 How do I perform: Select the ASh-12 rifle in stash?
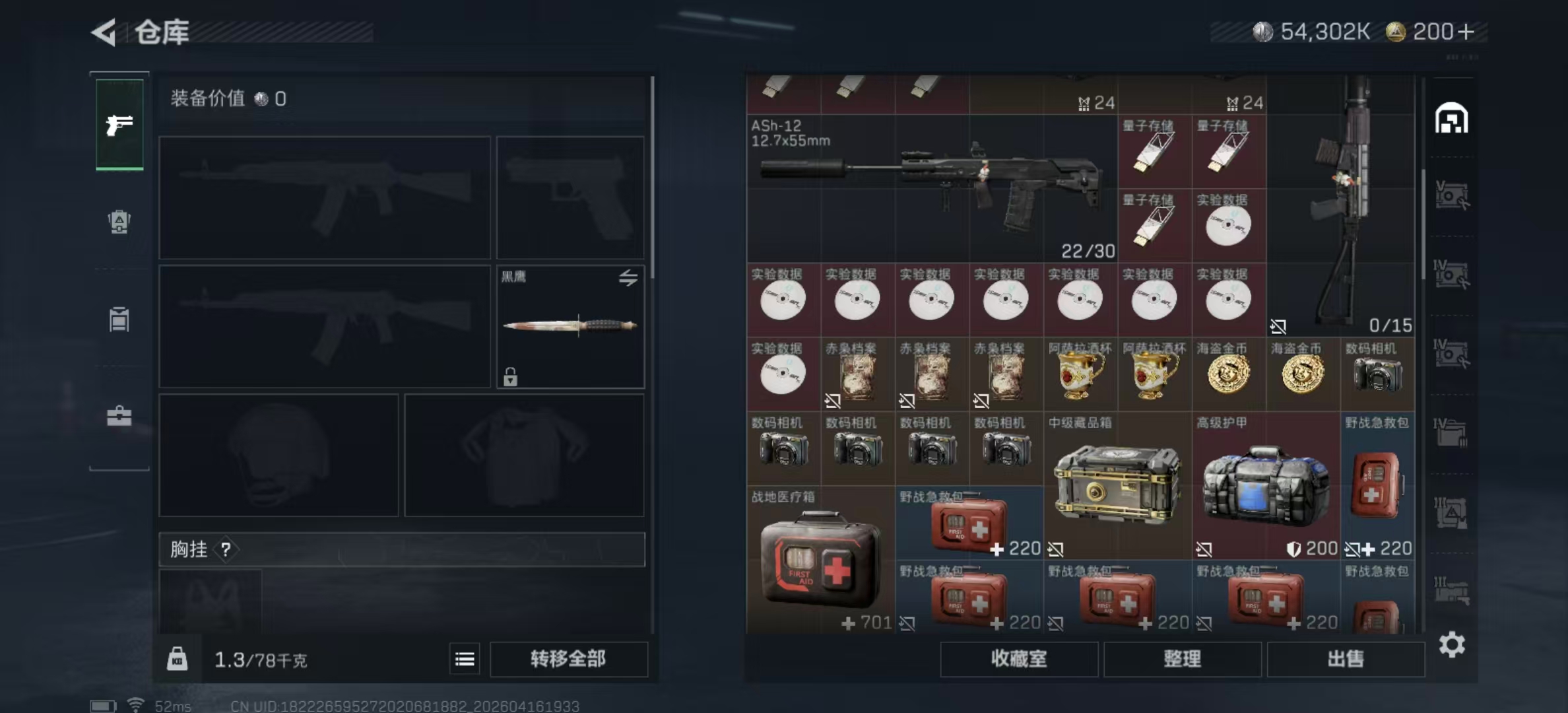click(x=932, y=188)
